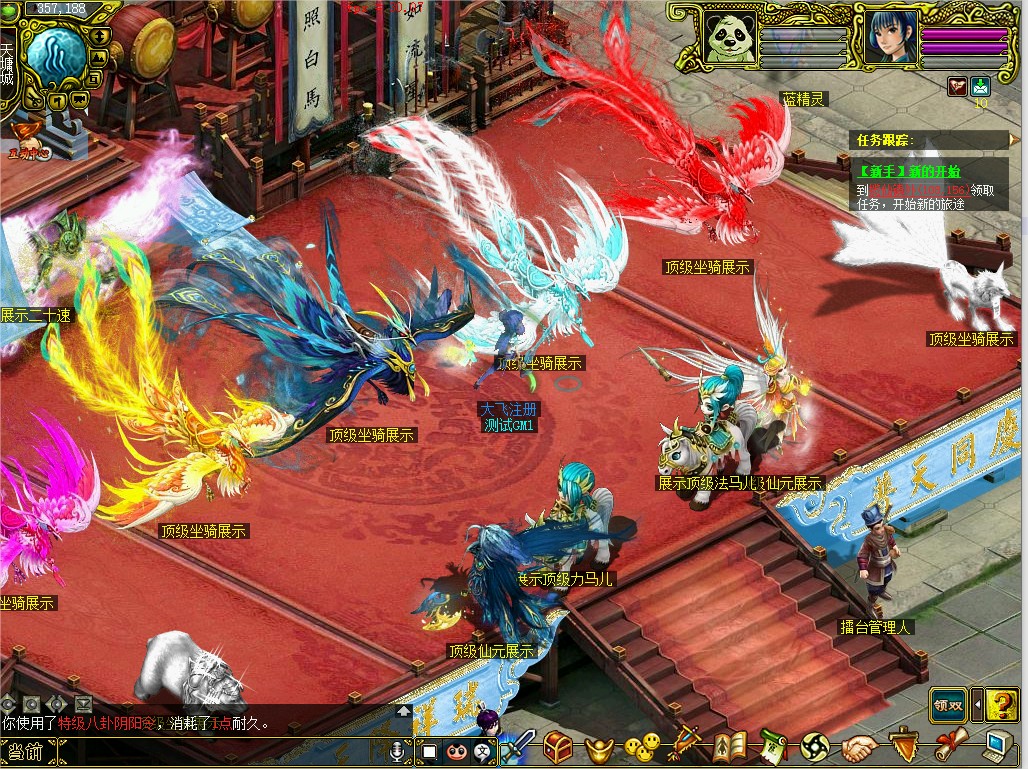Open the green scroll quest icon

[x=773, y=746]
